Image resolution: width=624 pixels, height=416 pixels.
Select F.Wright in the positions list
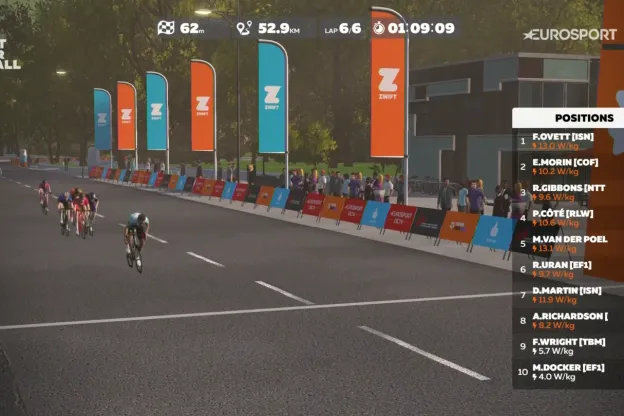click(566, 346)
